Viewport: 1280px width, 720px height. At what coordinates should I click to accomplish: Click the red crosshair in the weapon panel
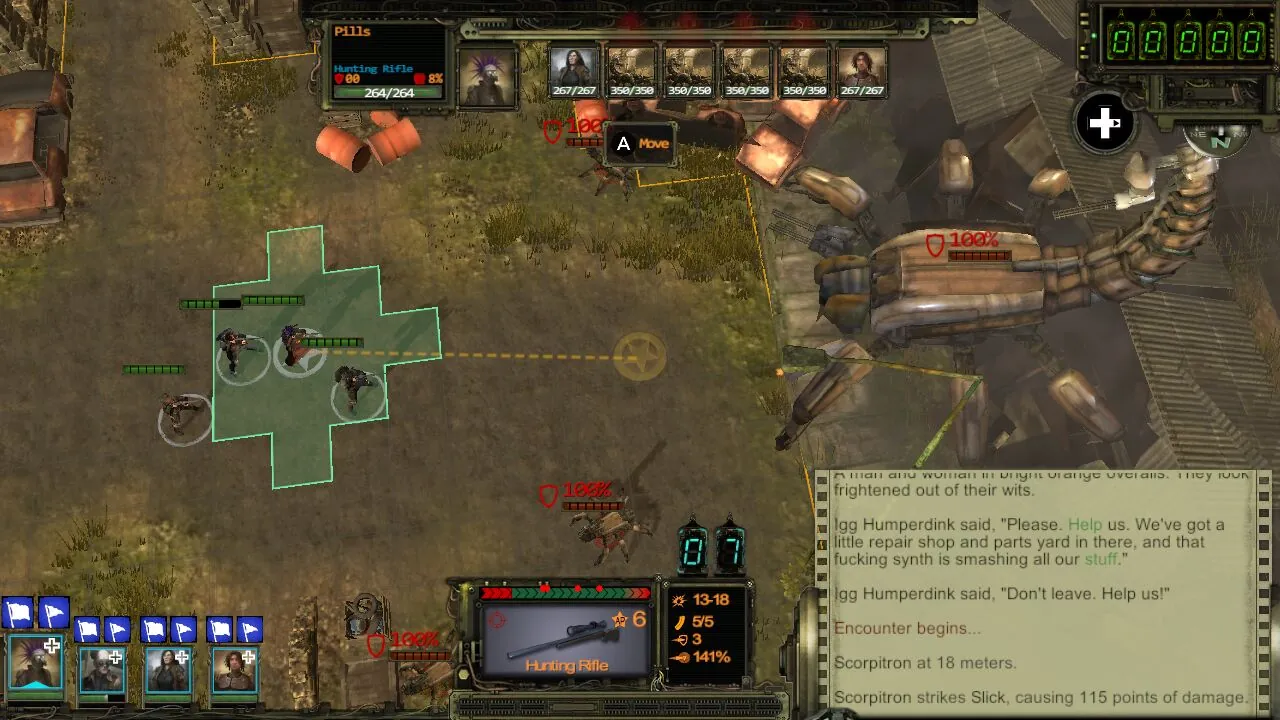click(498, 619)
